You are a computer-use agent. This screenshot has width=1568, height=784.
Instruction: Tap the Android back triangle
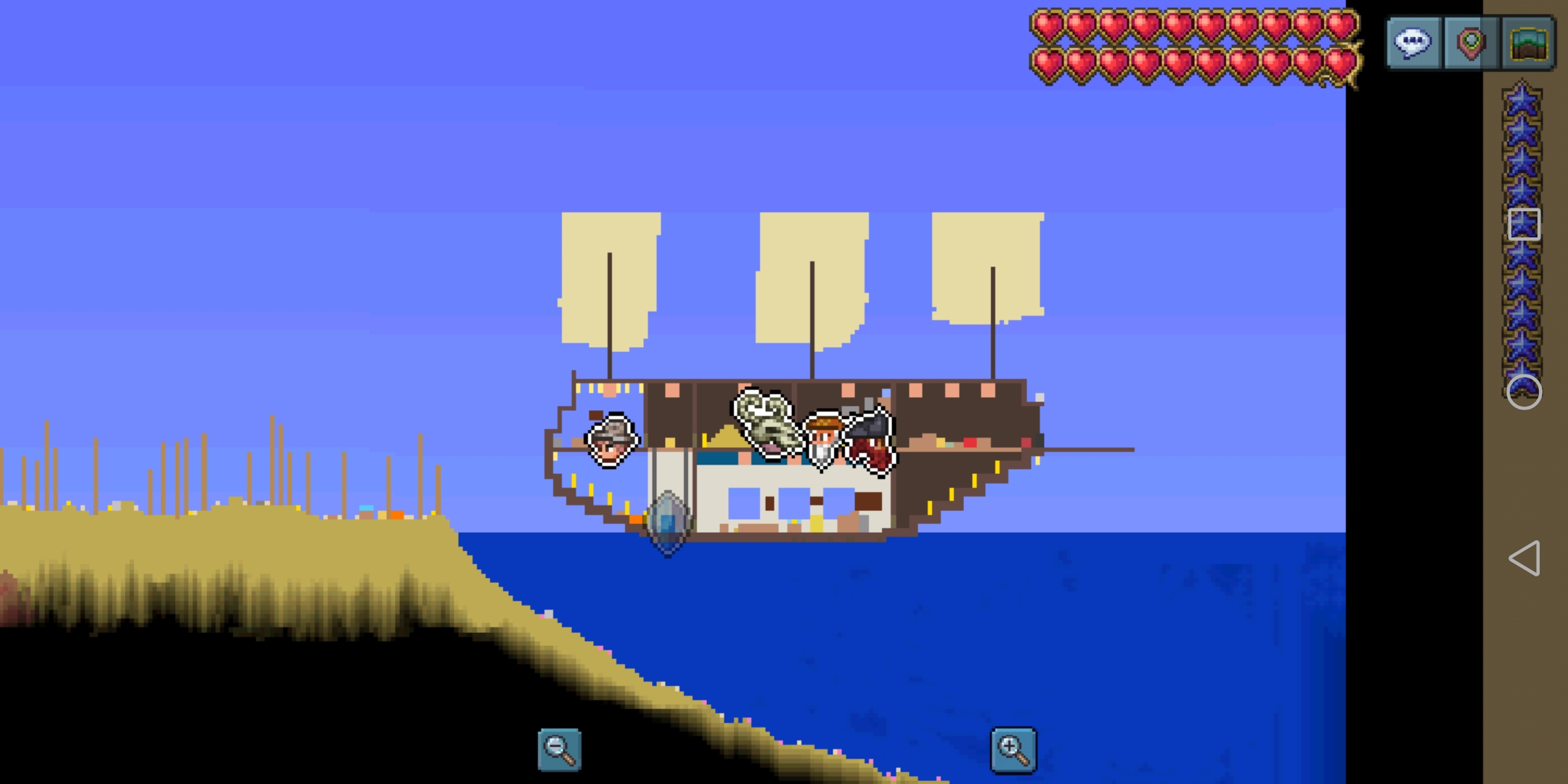pos(1524,558)
